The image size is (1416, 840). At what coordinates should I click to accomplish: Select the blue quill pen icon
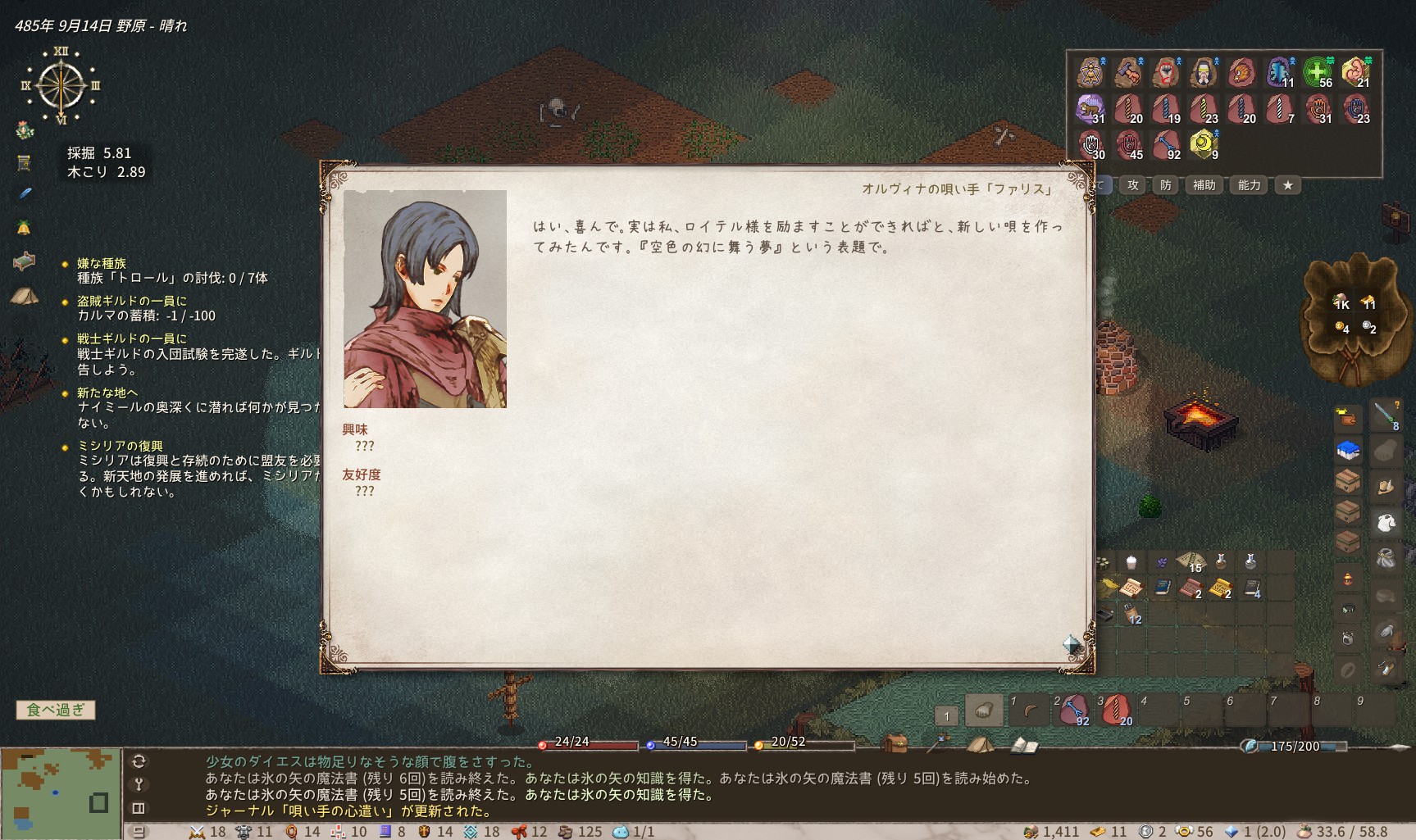tap(25, 194)
